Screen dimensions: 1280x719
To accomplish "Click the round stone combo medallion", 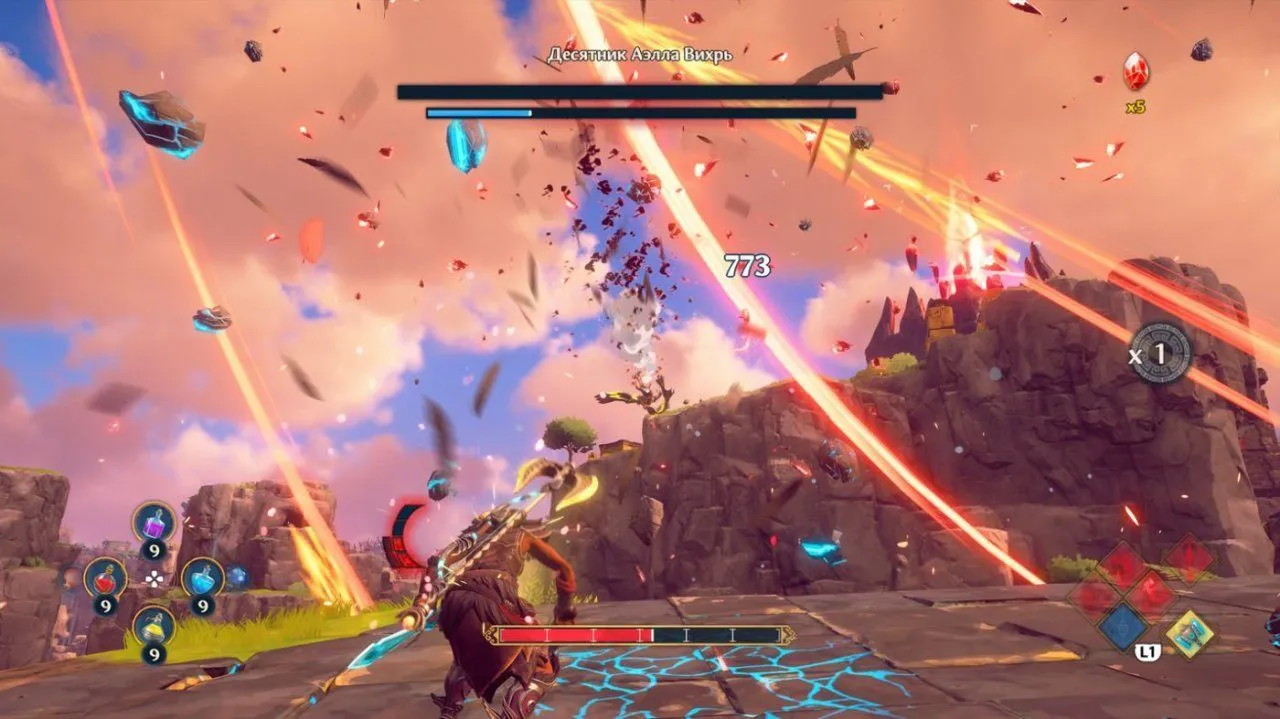I will [x=1161, y=353].
